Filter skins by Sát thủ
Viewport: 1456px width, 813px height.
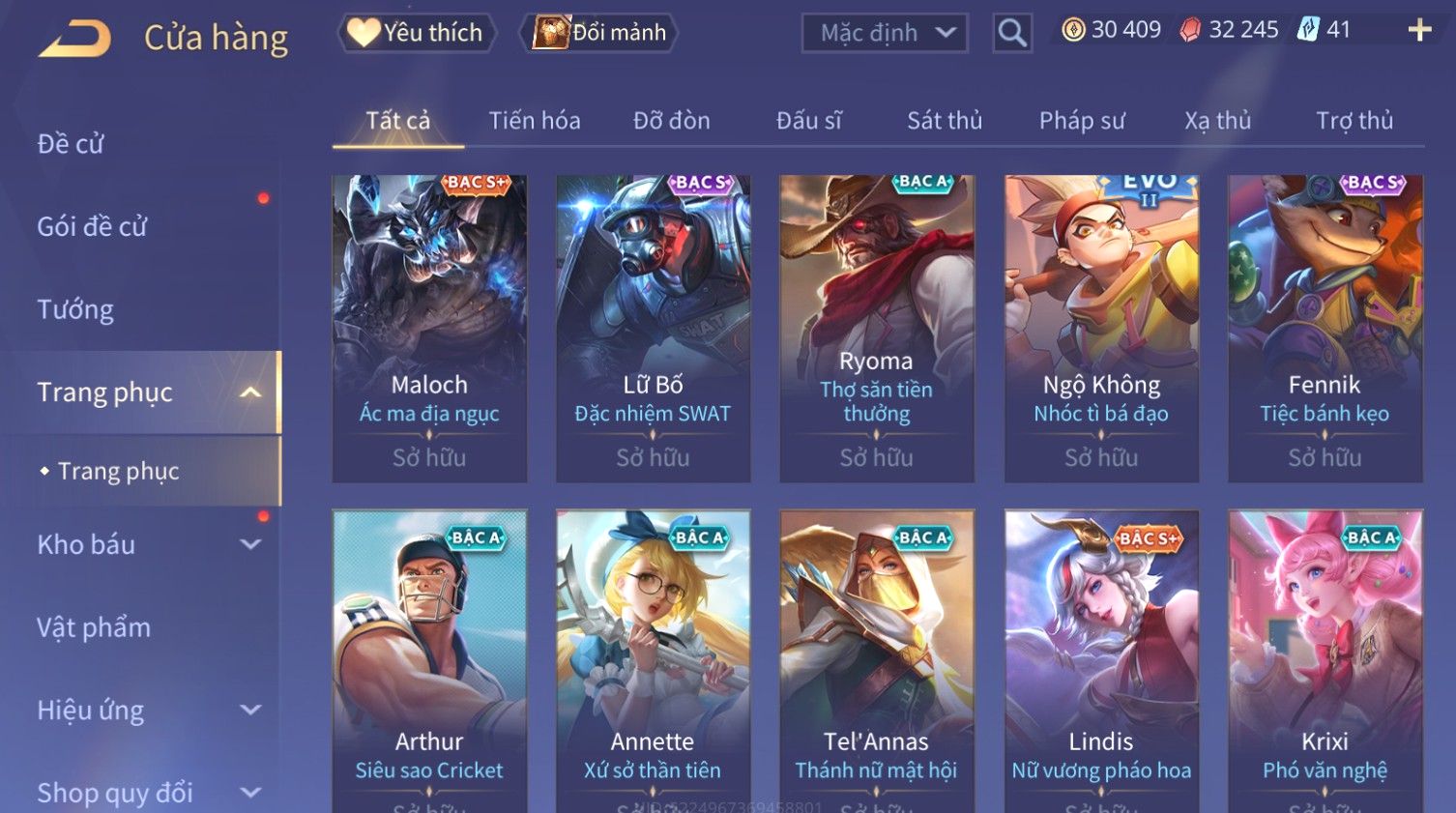point(944,121)
